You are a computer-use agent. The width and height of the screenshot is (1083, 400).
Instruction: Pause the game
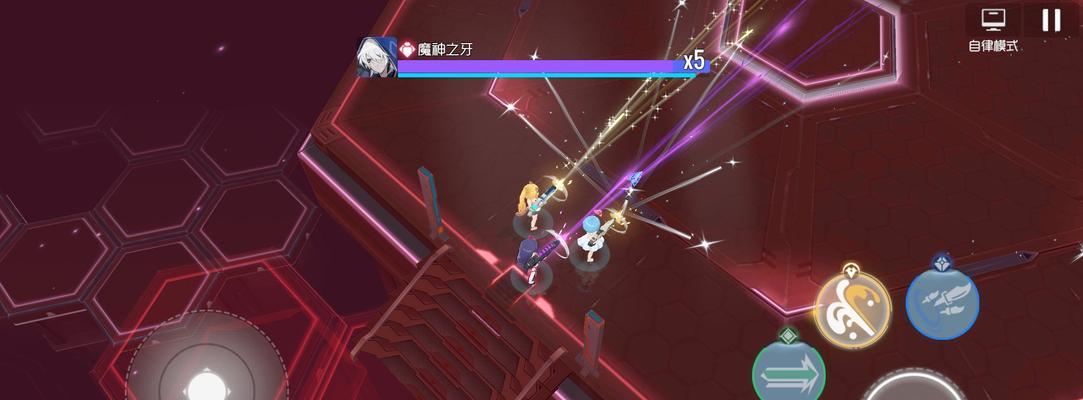click(x=1050, y=20)
